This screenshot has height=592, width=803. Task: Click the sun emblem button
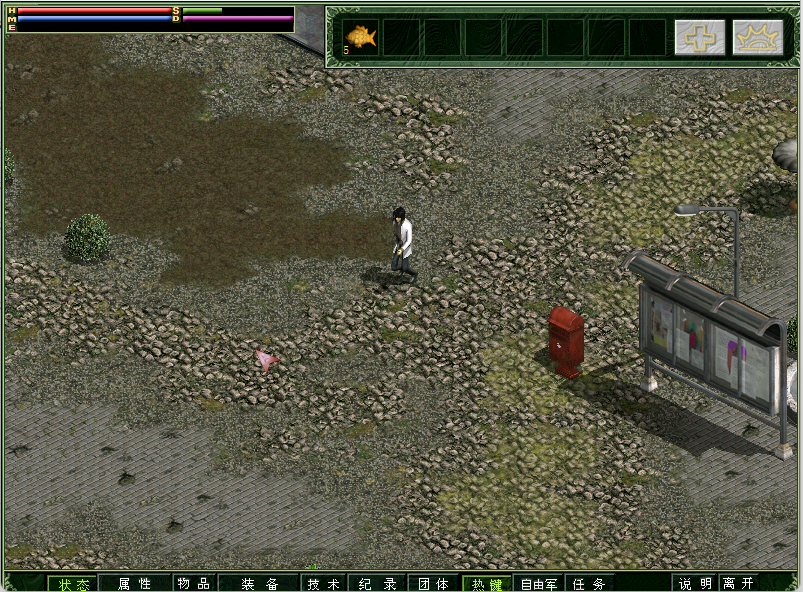[x=757, y=37]
